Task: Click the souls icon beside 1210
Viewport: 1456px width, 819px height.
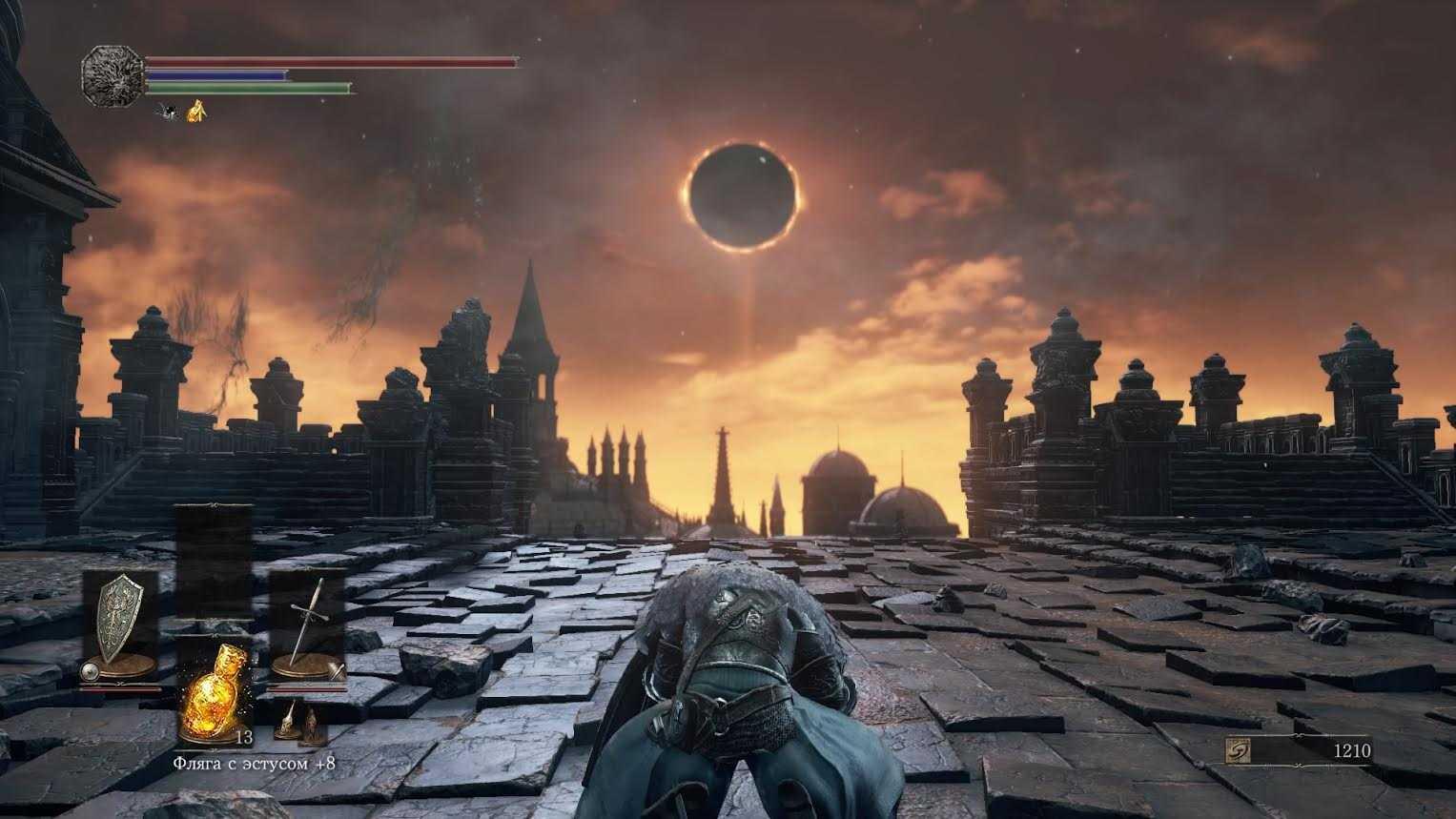Action: tap(1241, 751)
